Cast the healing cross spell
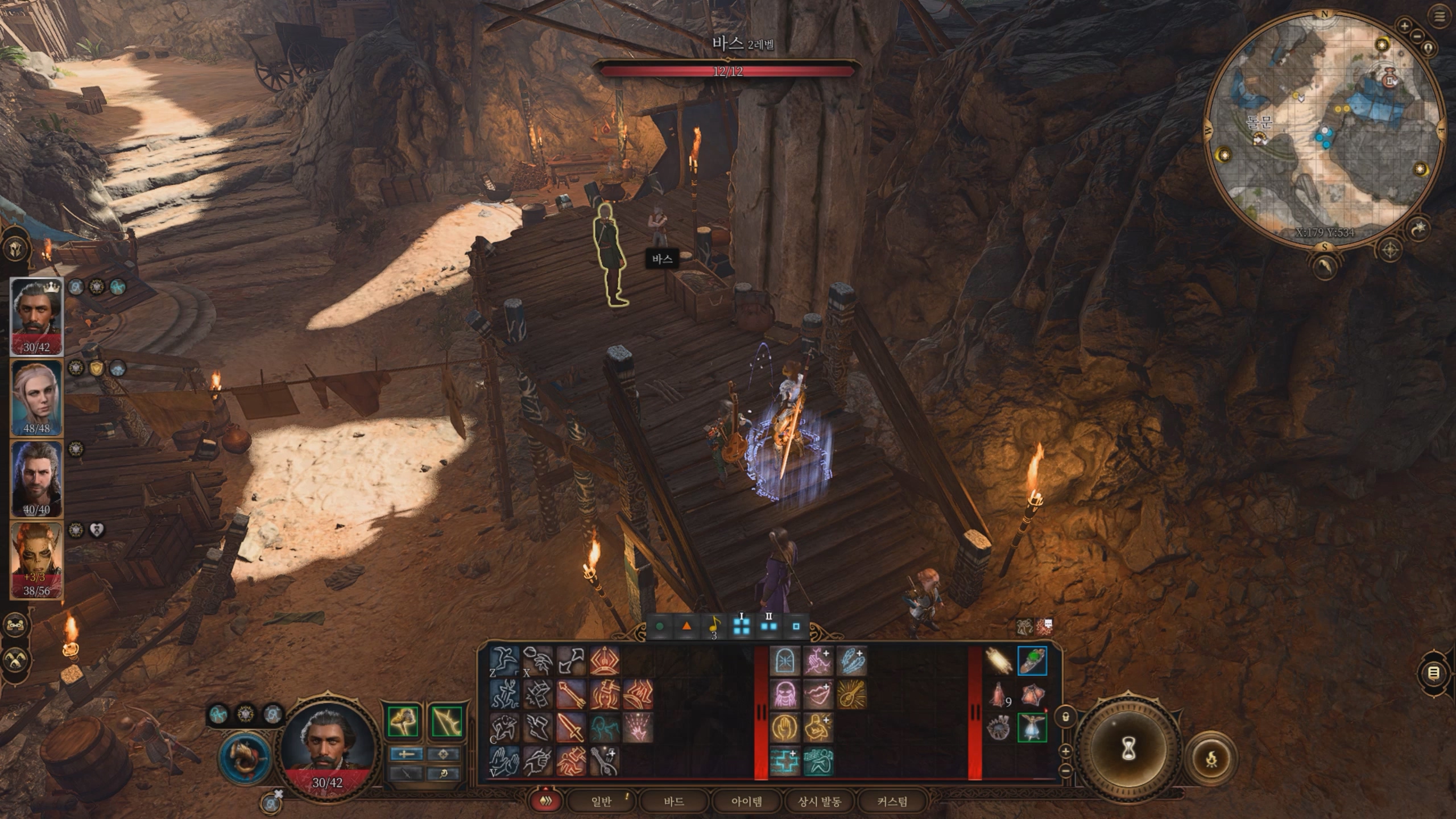 (784, 762)
